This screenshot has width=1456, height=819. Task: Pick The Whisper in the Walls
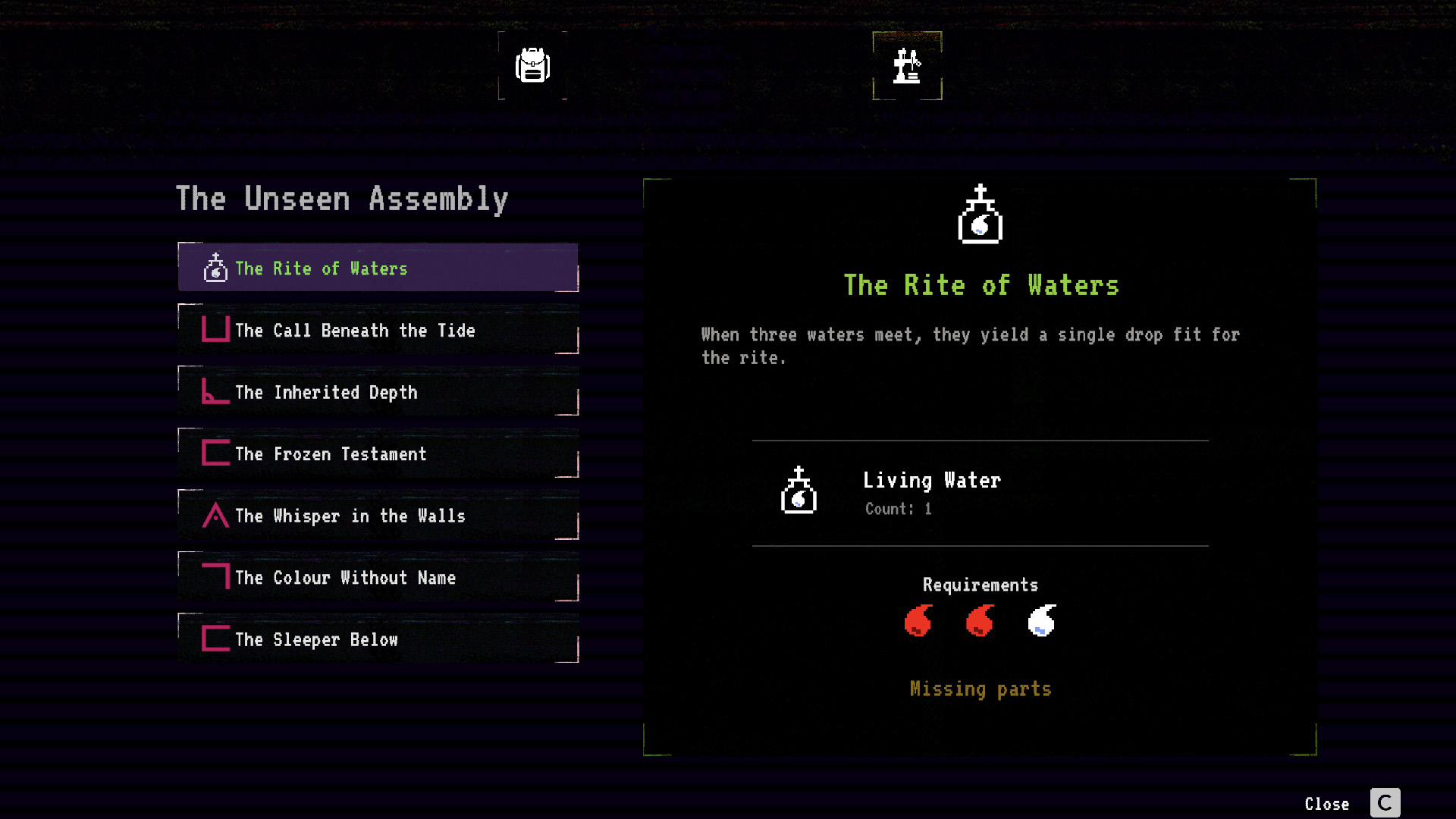(378, 516)
